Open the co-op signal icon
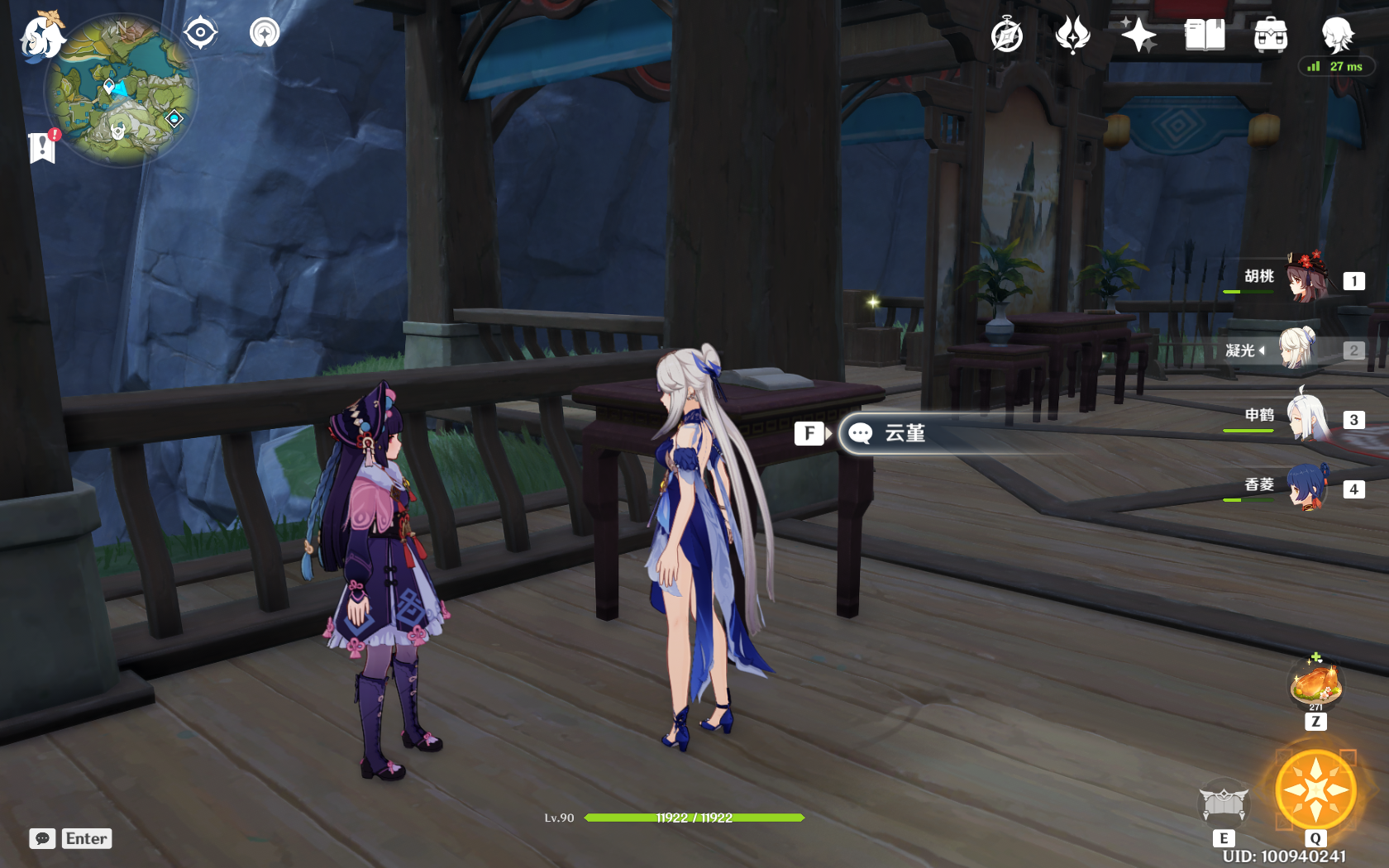The height and width of the screenshot is (868, 1389). pyautogui.click(x=265, y=33)
